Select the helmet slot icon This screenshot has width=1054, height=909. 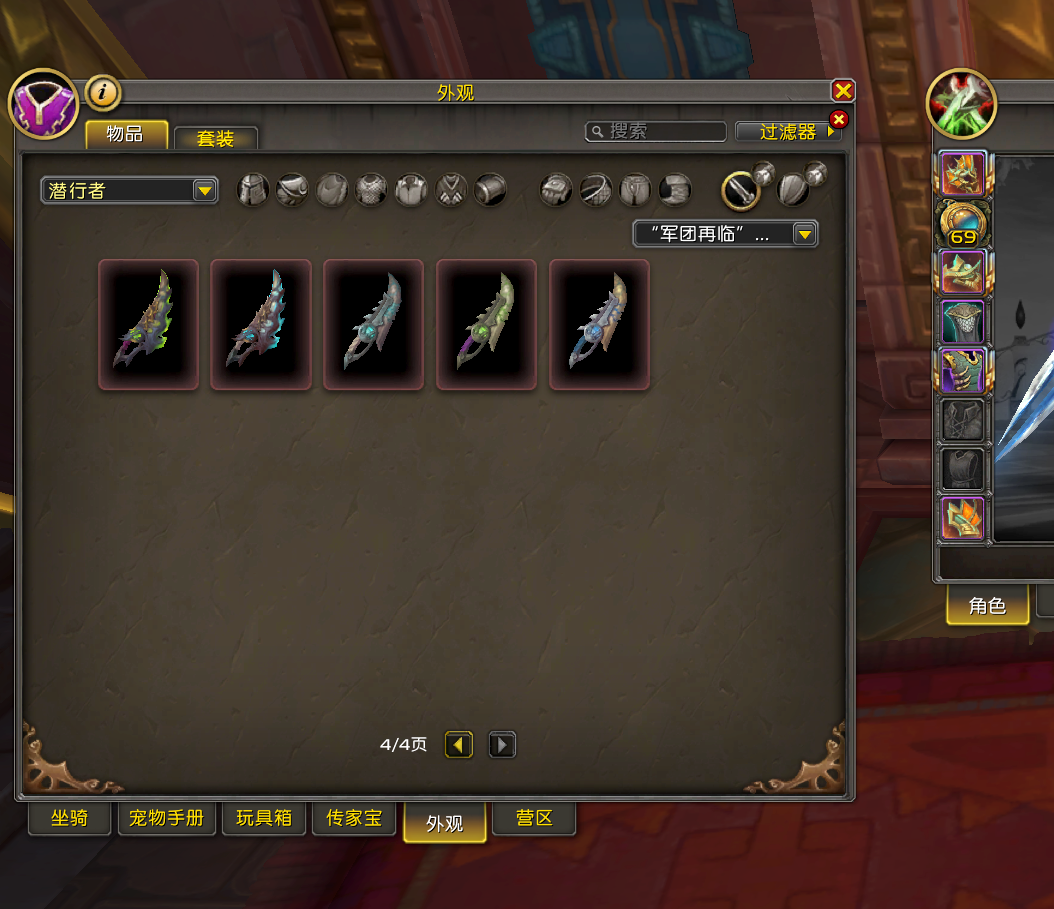point(253,190)
